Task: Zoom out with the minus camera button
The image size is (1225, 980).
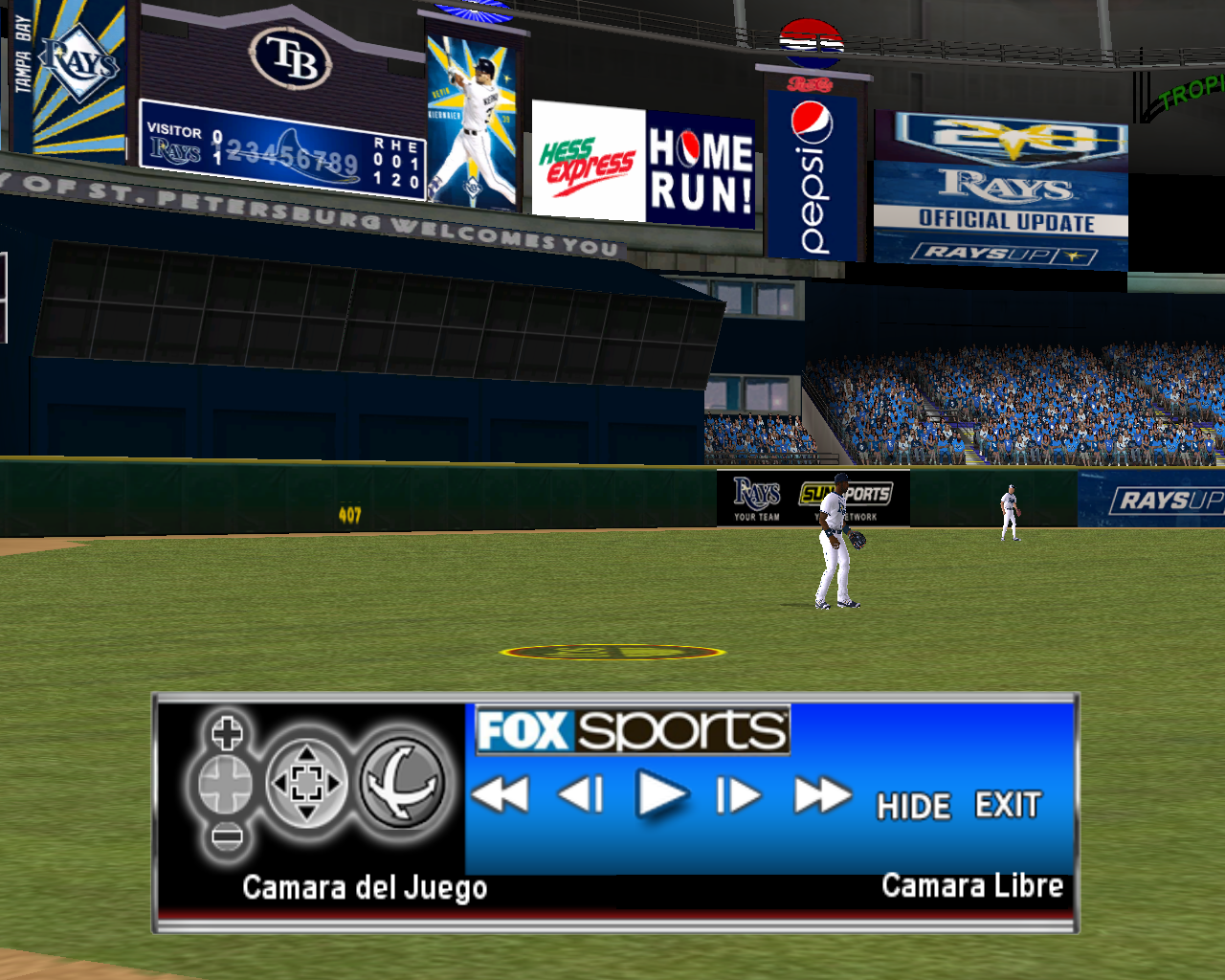Action: (x=227, y=836)
